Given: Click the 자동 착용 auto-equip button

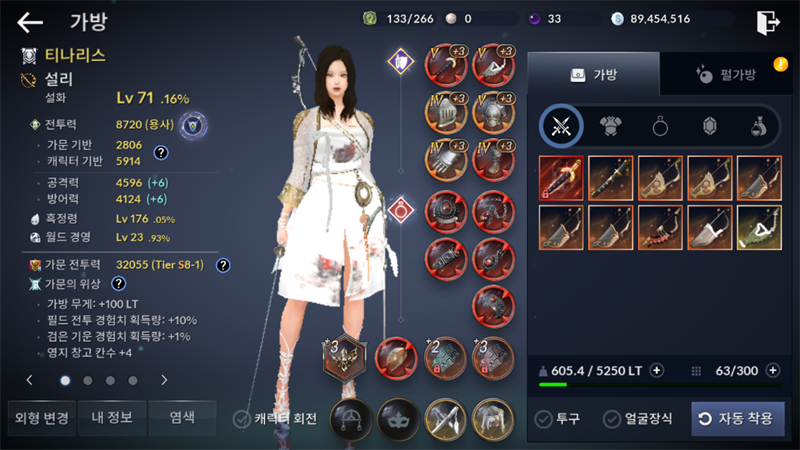Looking at the screenshot, I should (737, 419).
